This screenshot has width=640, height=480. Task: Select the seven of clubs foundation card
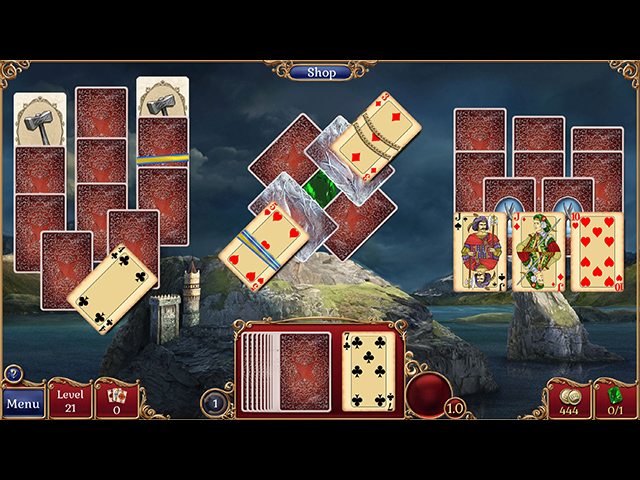pyautogui.click(x=367, y=372)
